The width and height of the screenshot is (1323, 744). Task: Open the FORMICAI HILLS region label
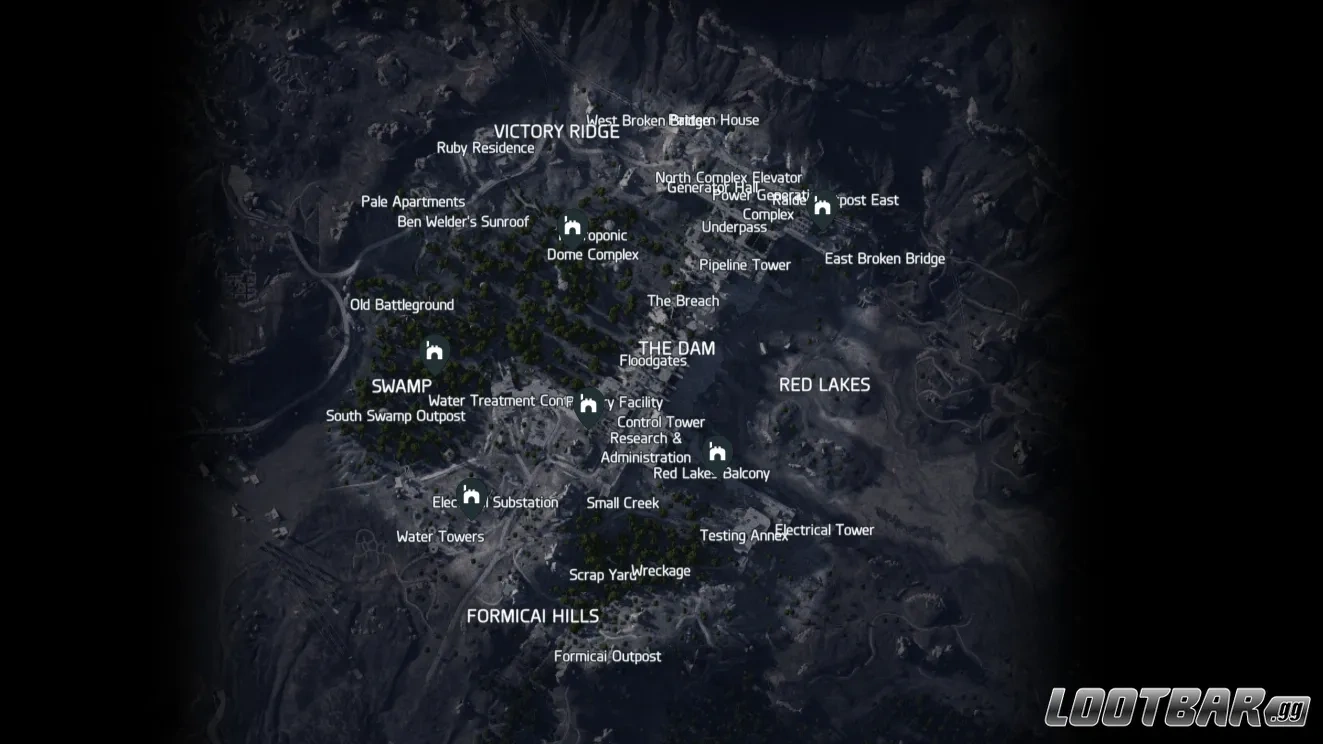click(x=533, y=616)
